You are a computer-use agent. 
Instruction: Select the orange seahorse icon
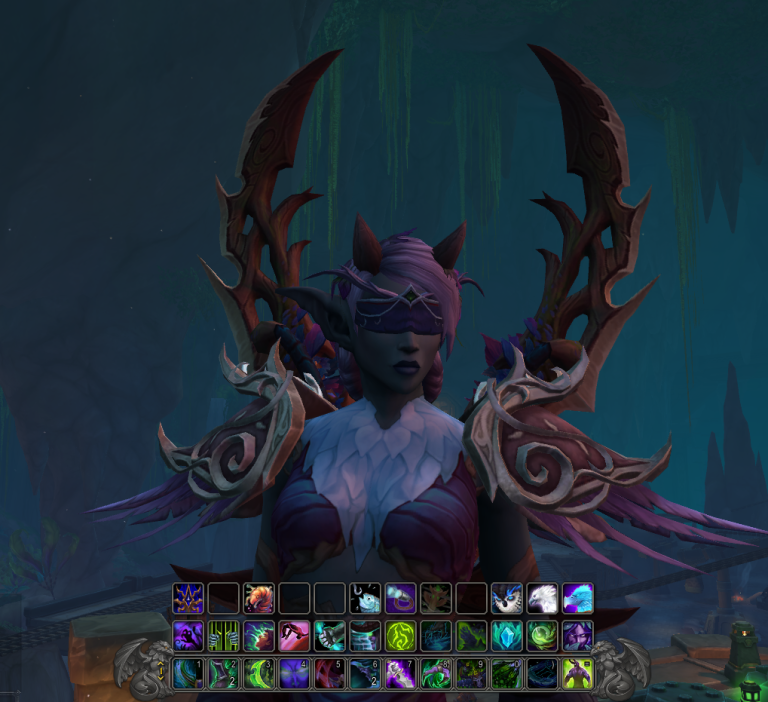259,598
